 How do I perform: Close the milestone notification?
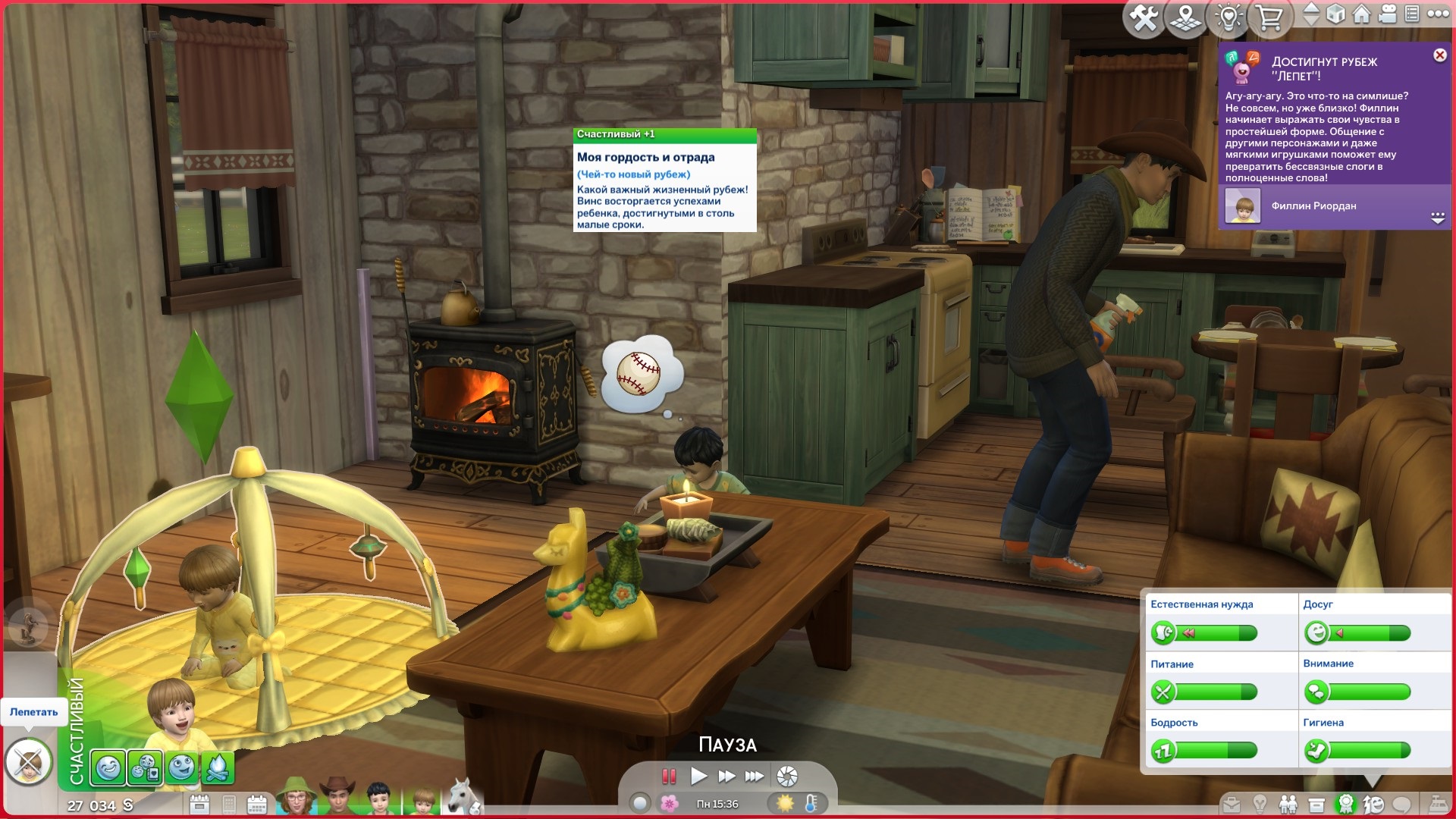(x=1439, y=55)
